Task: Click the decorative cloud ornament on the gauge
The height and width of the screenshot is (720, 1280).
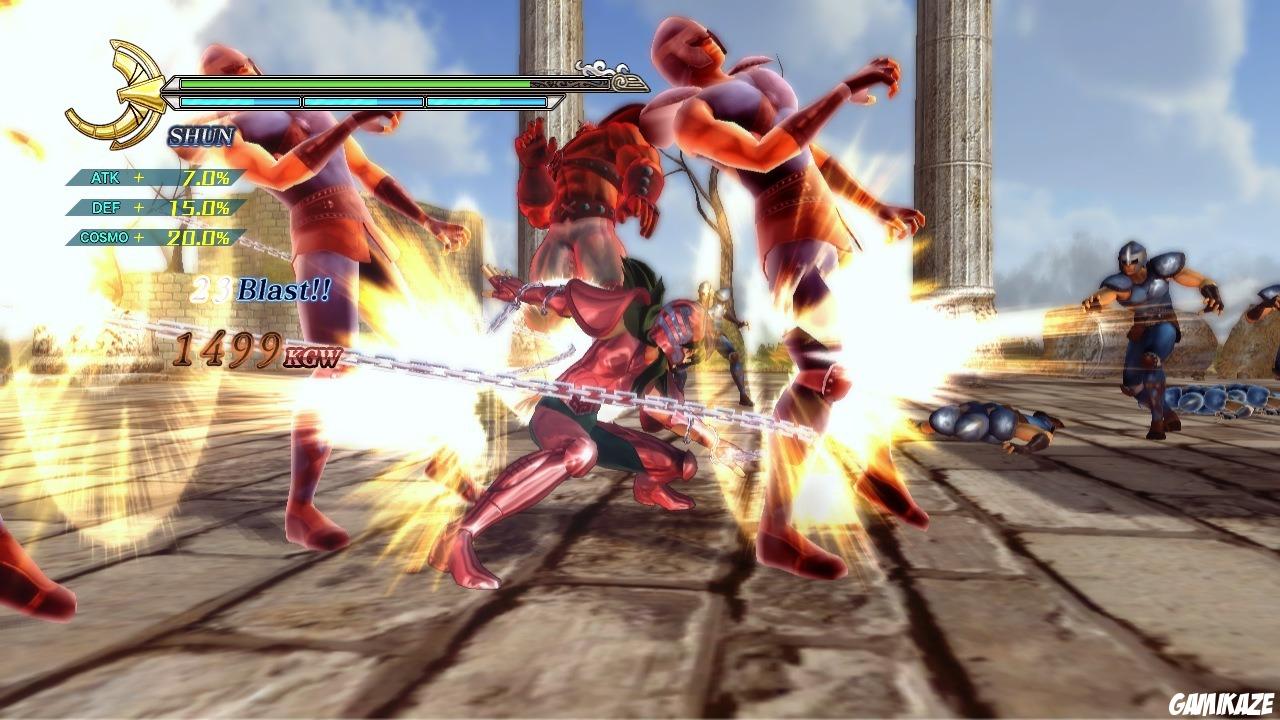Action: tap(598, 66)
